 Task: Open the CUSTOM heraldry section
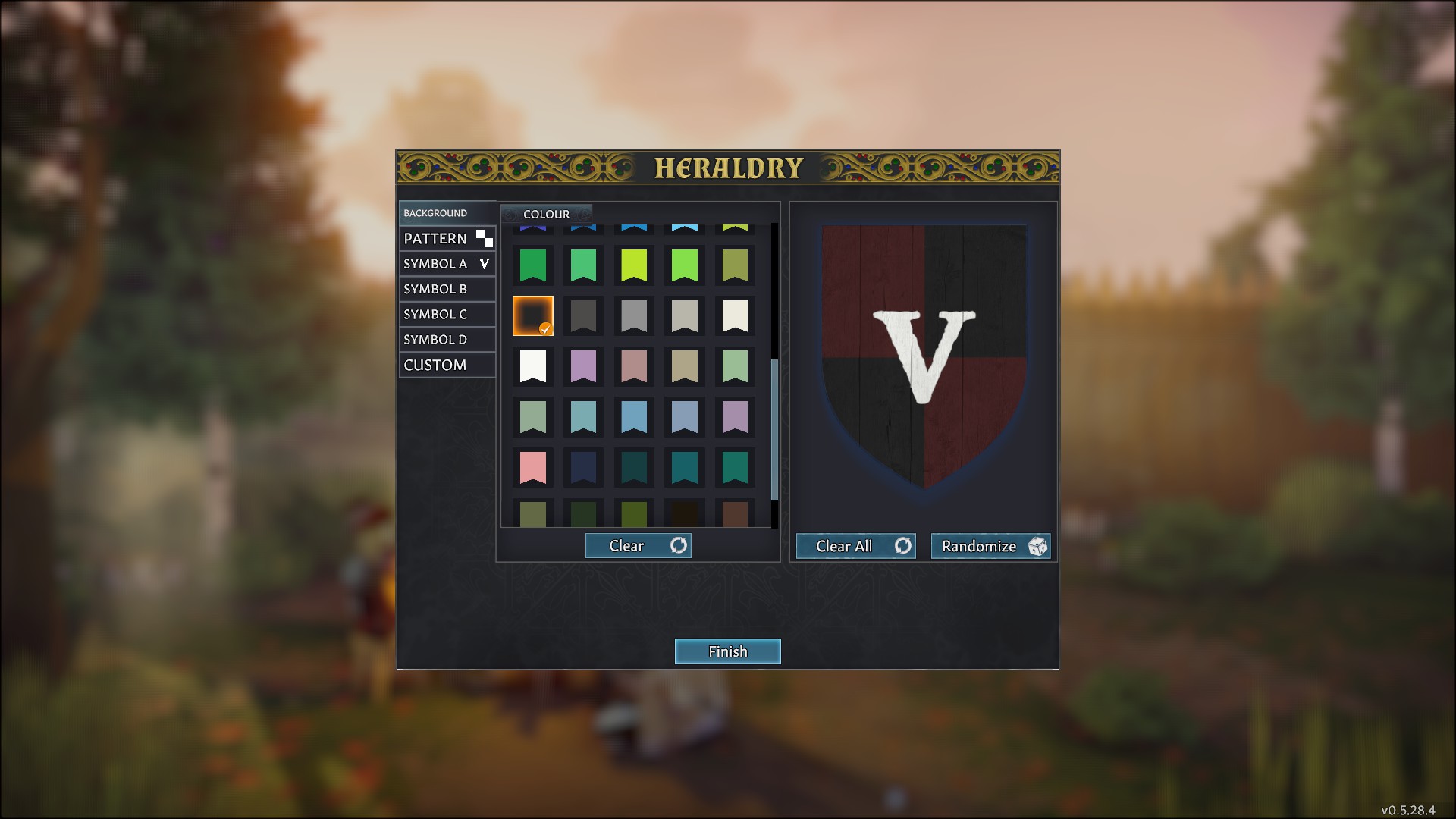436,365
